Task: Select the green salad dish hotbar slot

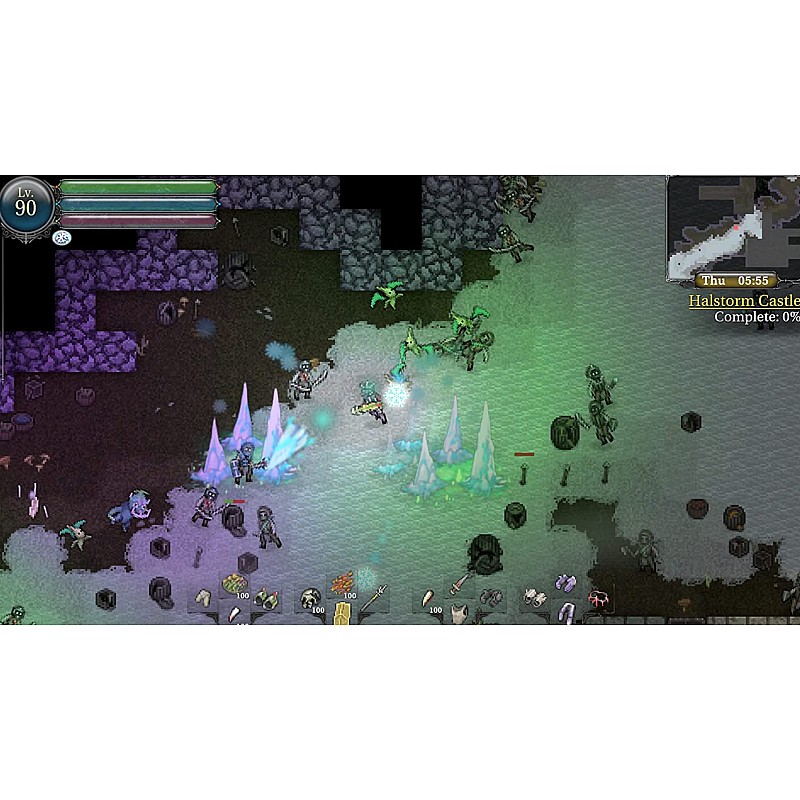Action: pyautogui.click(x=234, y=584)
